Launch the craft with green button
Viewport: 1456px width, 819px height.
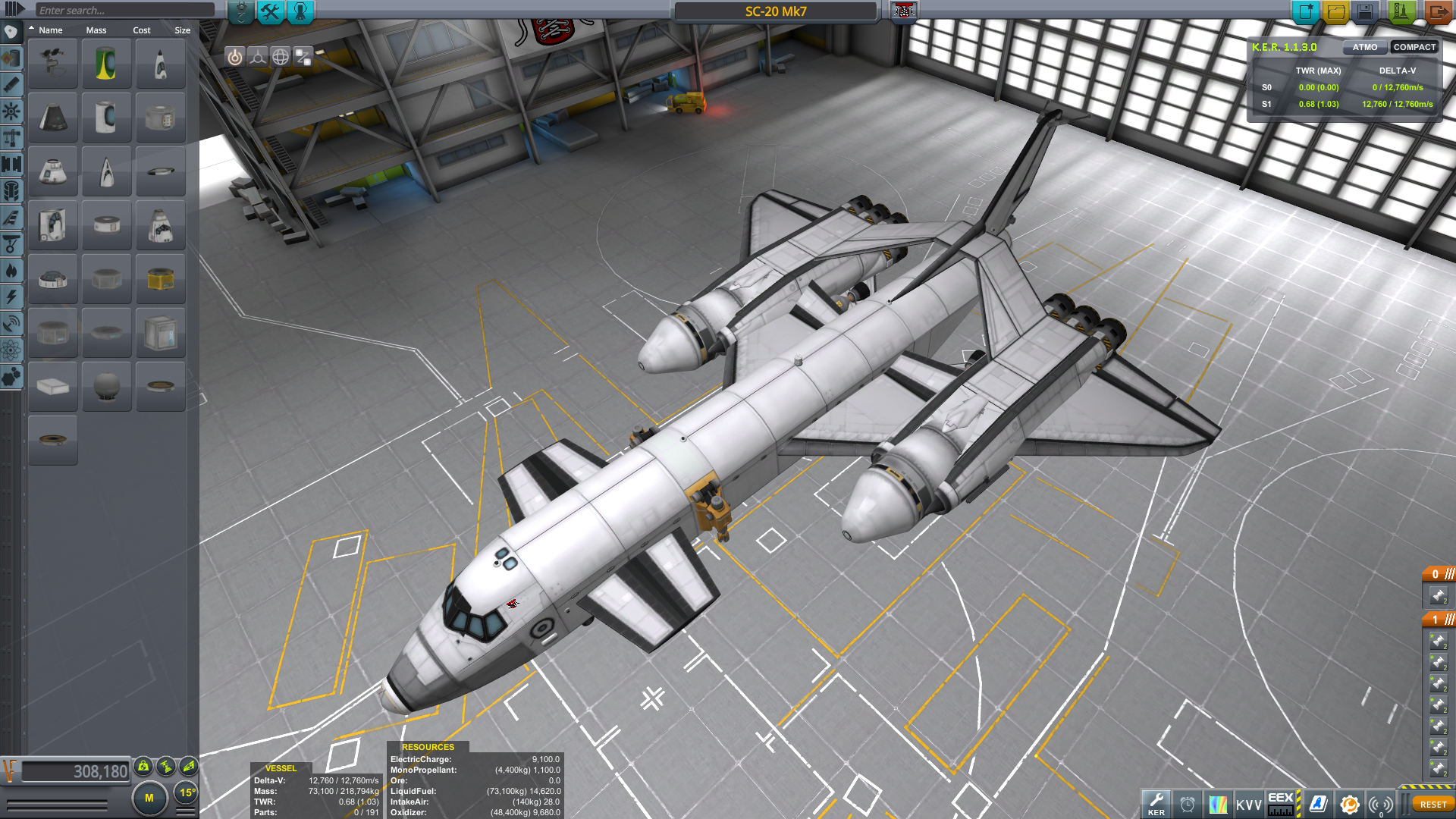click(x=1401, y=12)
